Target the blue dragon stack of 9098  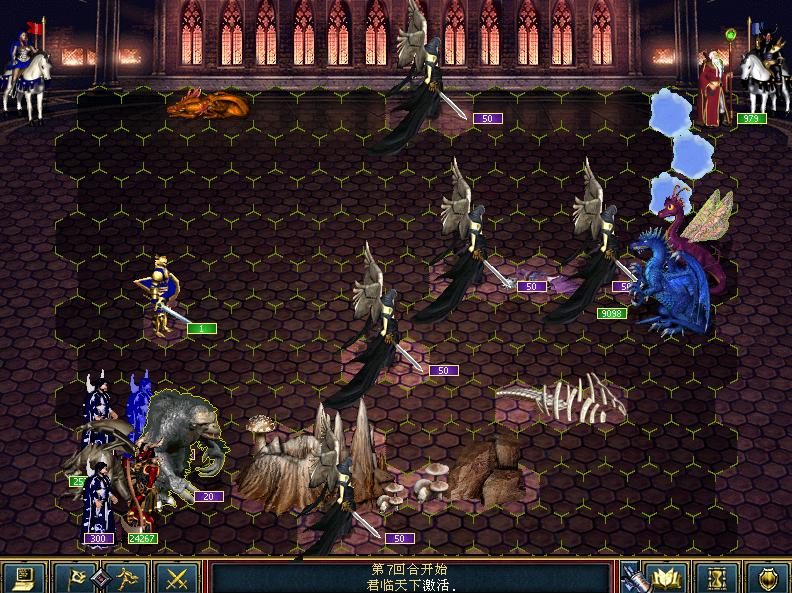click(x=670, y=280)
